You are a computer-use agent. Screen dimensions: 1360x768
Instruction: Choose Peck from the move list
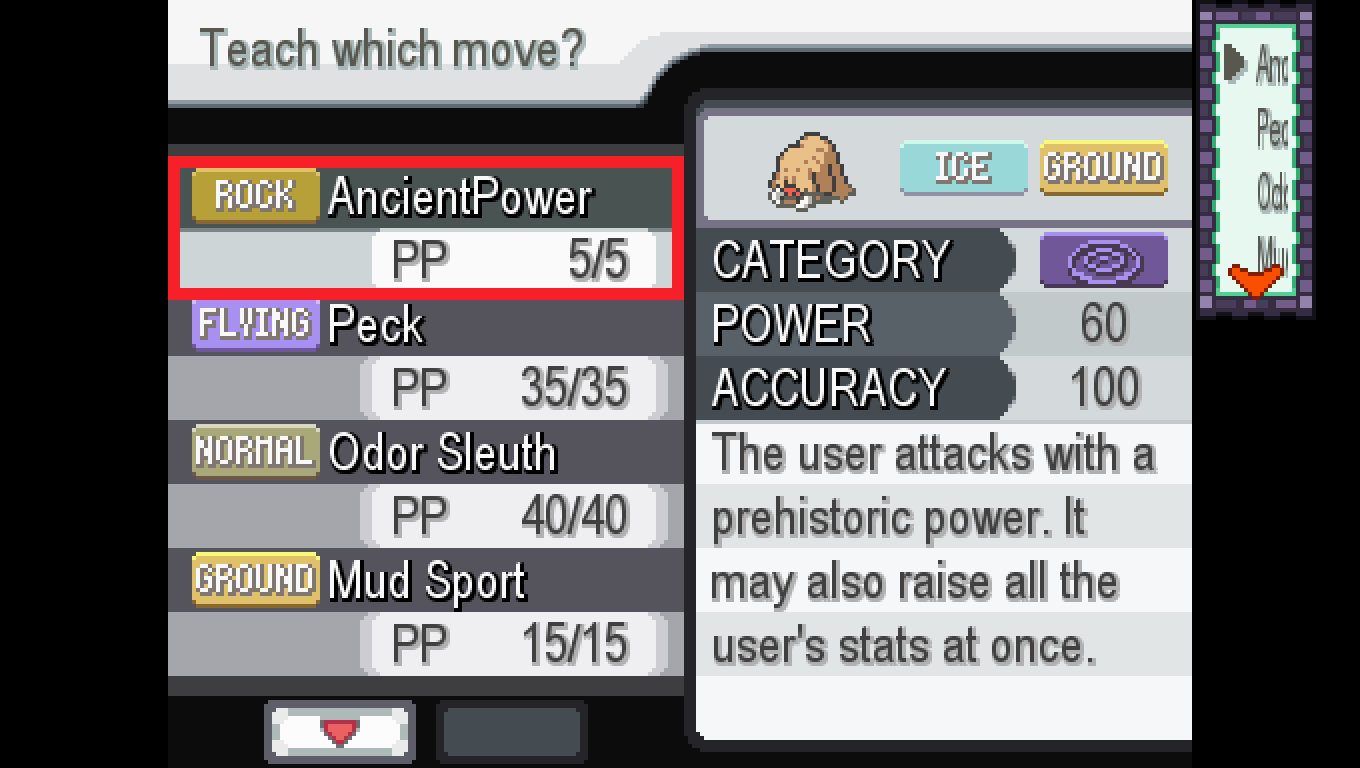426,354
